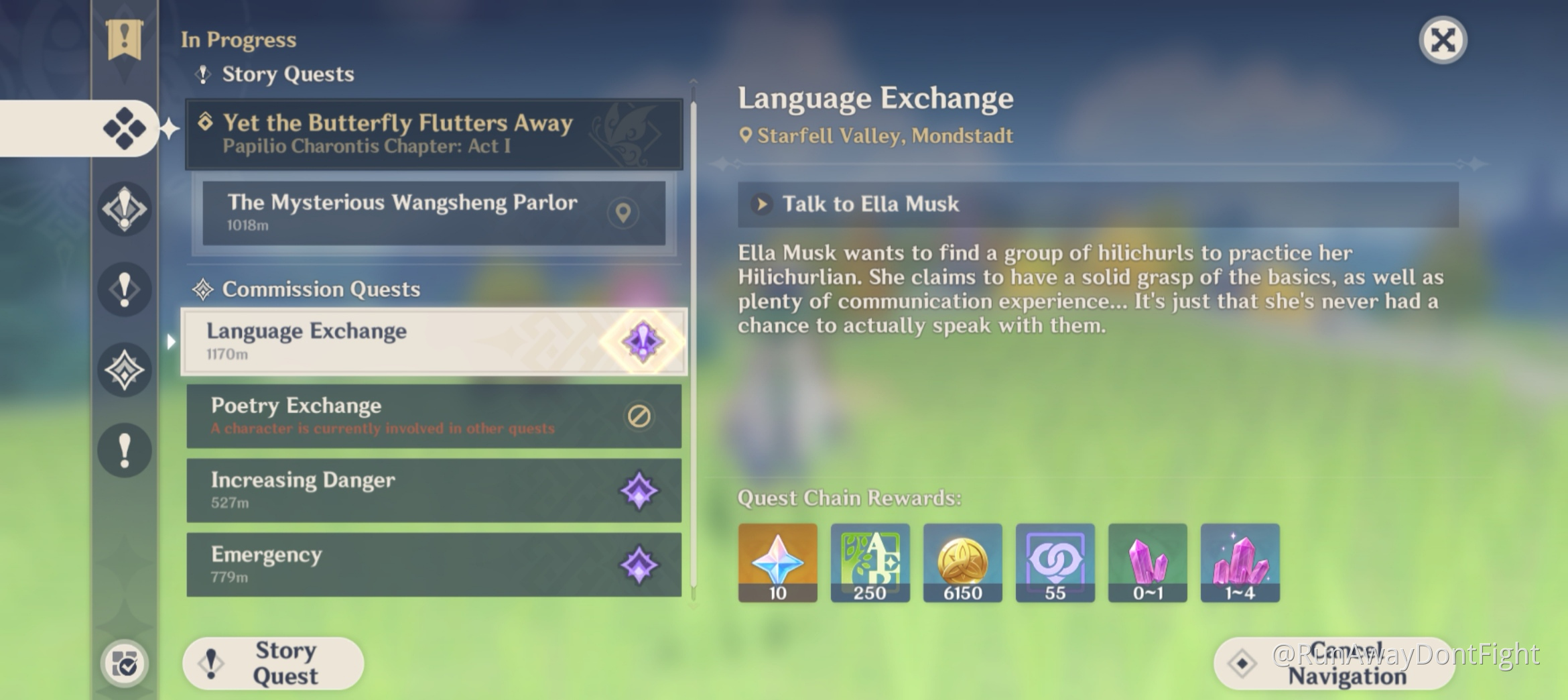Click the pink crystal reward icon labeled 1~4
Image resolution: width=1568 pixels, height=700 pixels.
click(x=1242, y=563)
